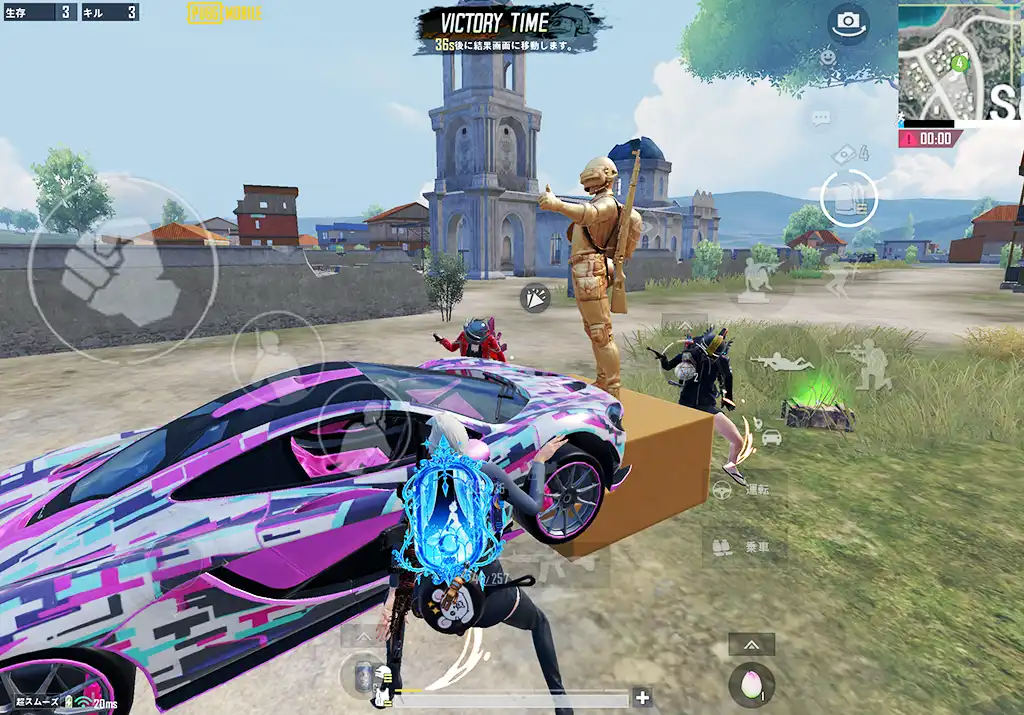This screenshot has height=715, width=1024.
Task: Tap the camera rotate button
Action: tap(847, 22)
